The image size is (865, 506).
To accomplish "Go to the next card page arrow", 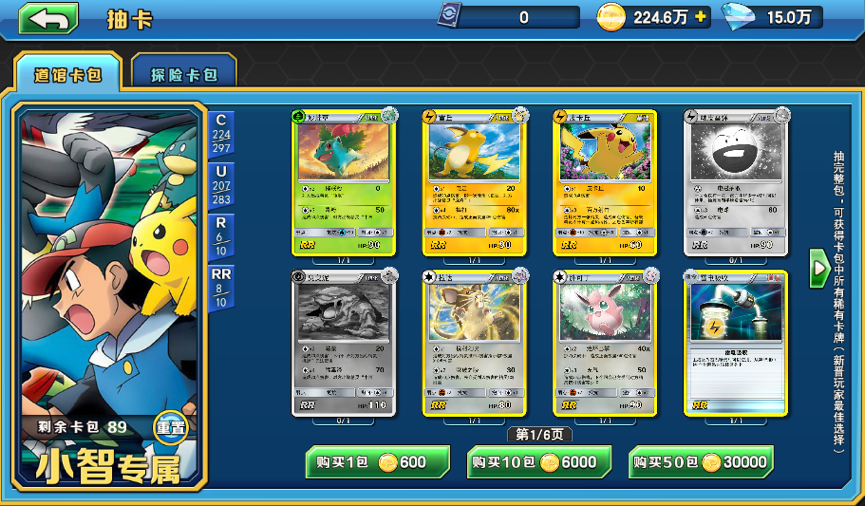I will click(x=817, y=268).
